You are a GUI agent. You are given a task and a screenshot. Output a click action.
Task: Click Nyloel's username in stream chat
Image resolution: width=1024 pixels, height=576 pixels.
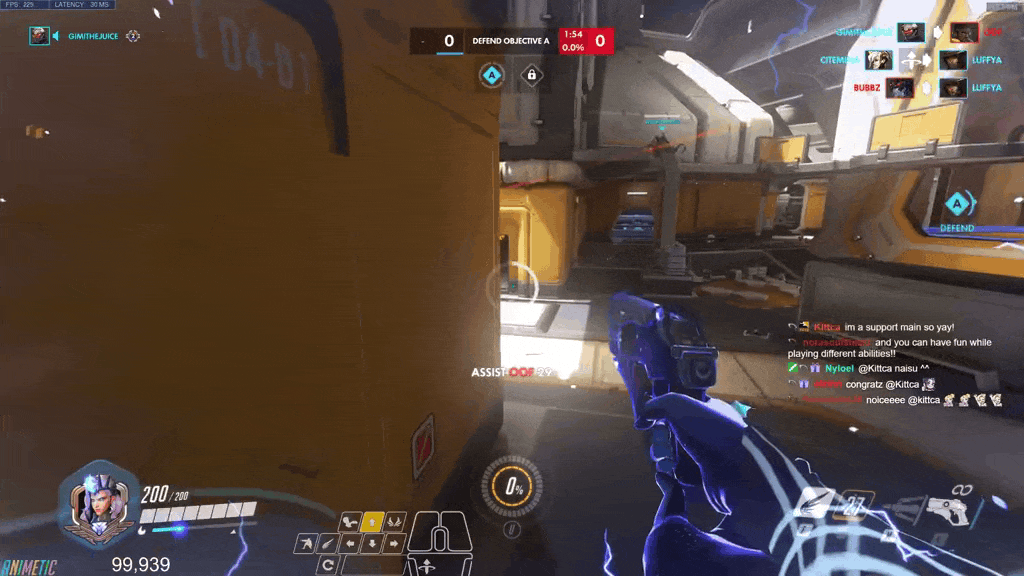click(x=839, y=368)
